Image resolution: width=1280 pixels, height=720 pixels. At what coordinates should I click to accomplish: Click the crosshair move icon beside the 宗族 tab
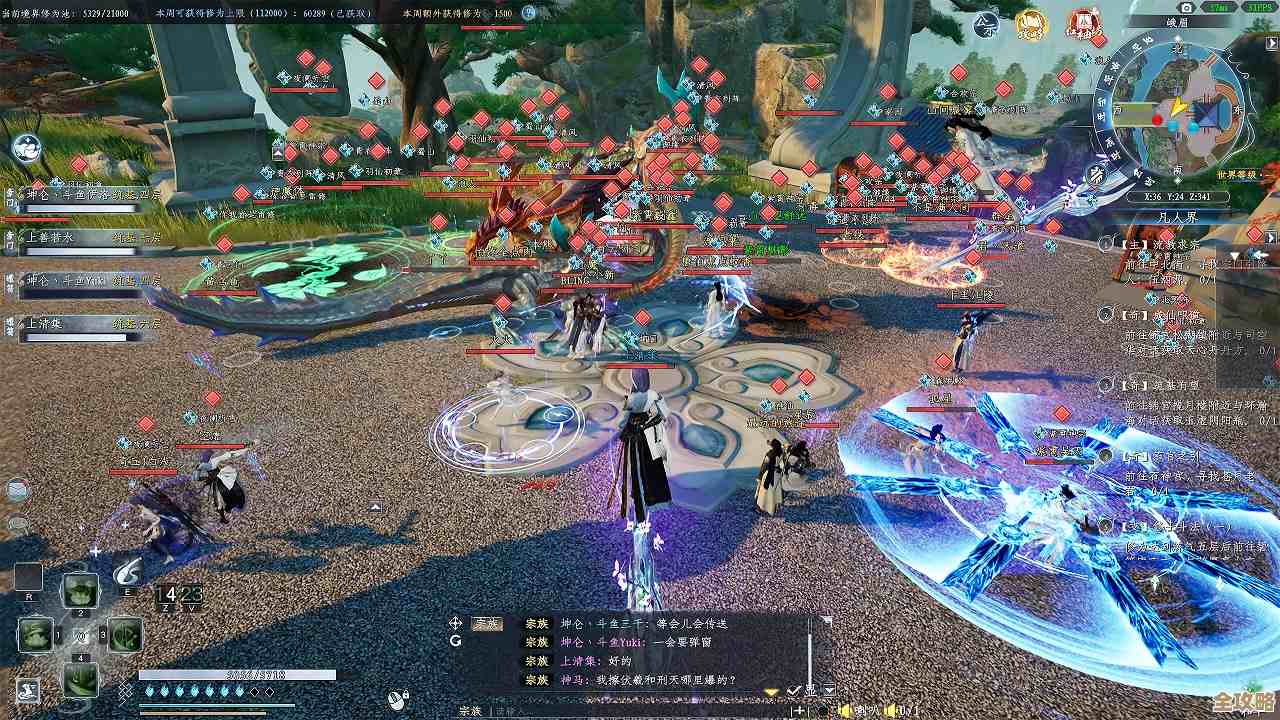[x=455, y=623]
